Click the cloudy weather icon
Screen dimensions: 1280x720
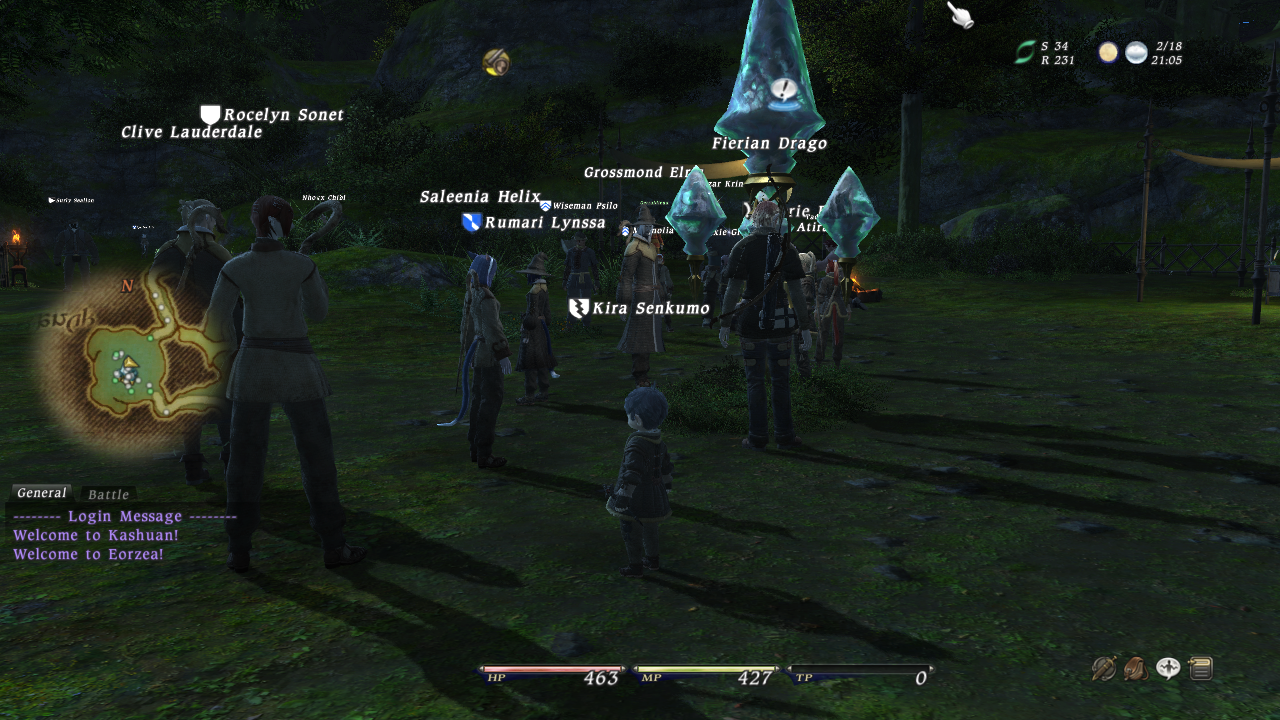pos(1136,53)
